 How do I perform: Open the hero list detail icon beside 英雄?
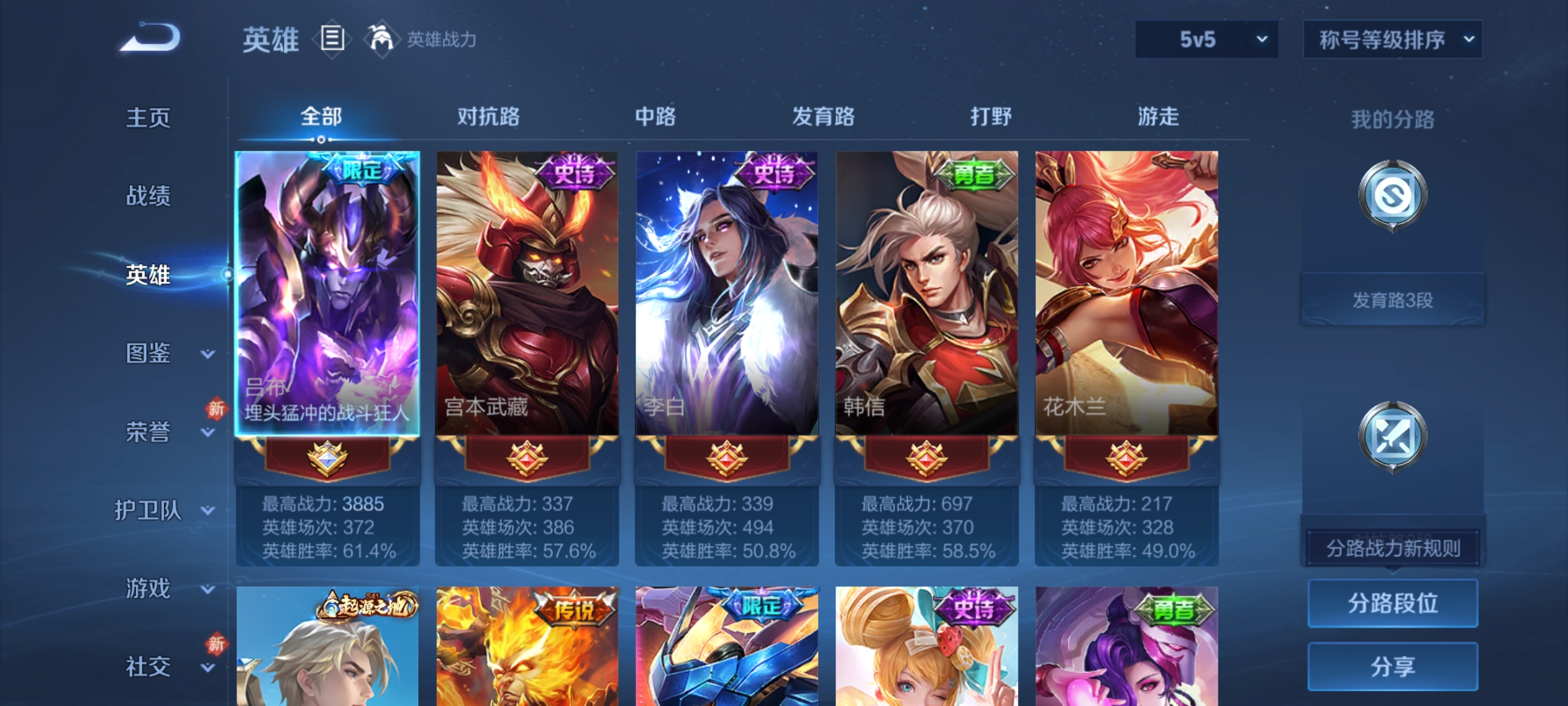coord(332,39)
